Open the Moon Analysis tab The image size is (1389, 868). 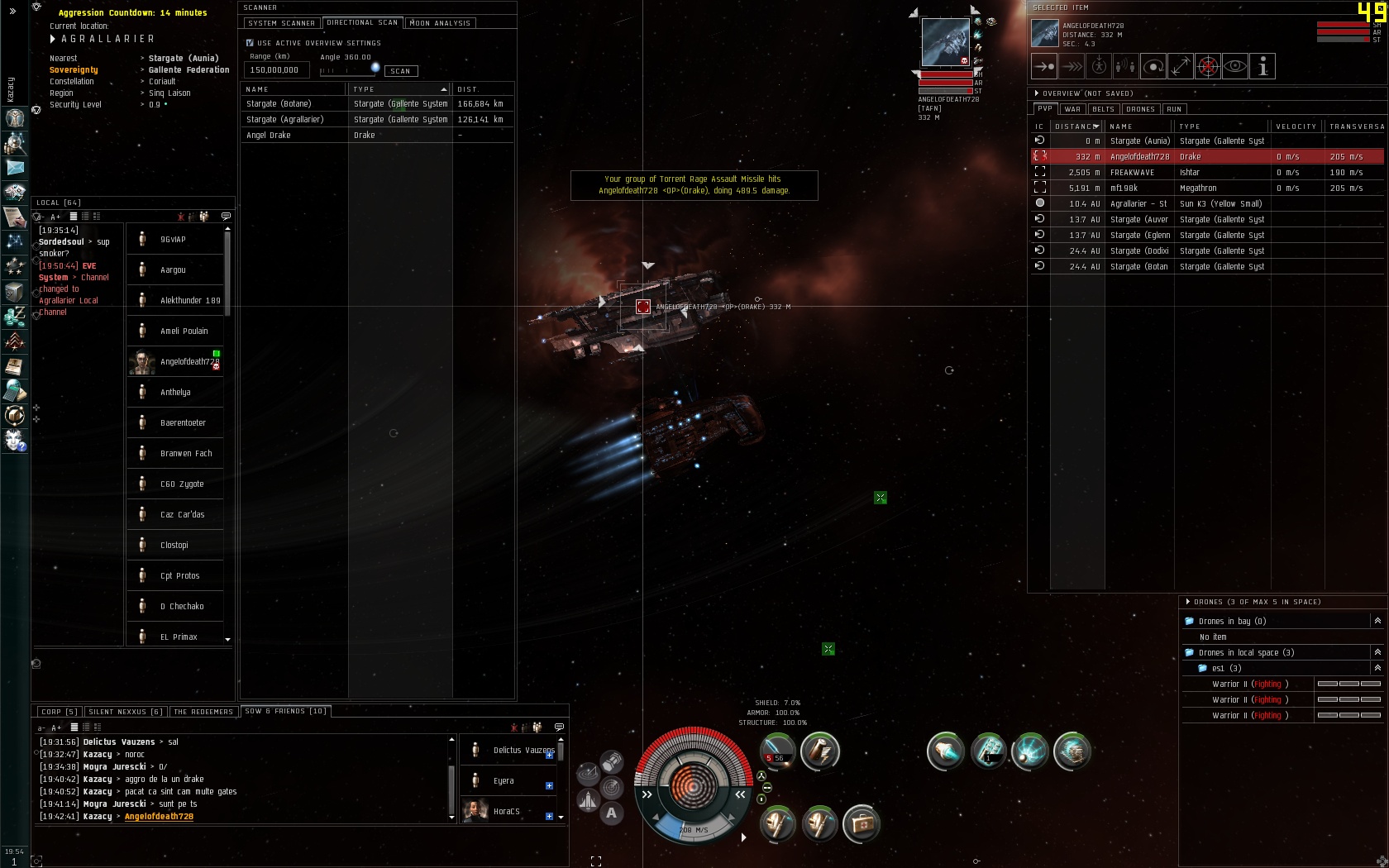440,23
